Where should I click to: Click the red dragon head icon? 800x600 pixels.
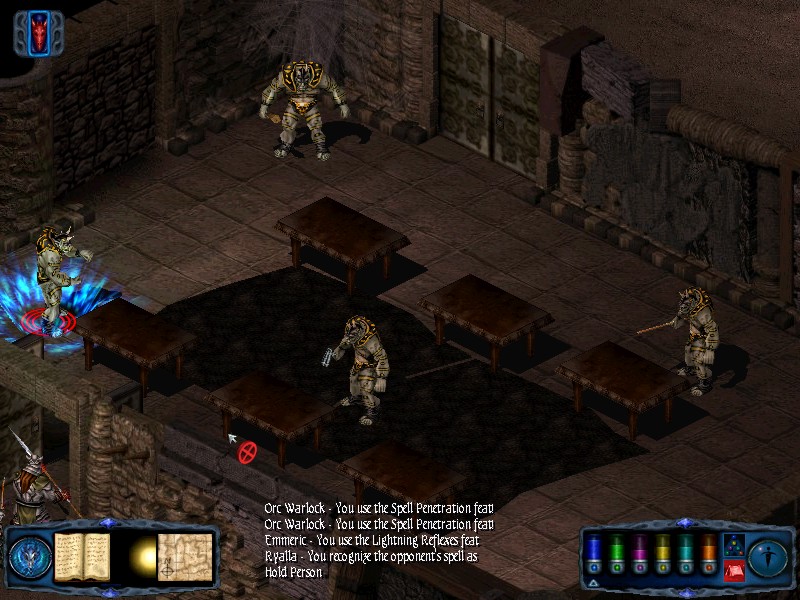click(39, 34)
